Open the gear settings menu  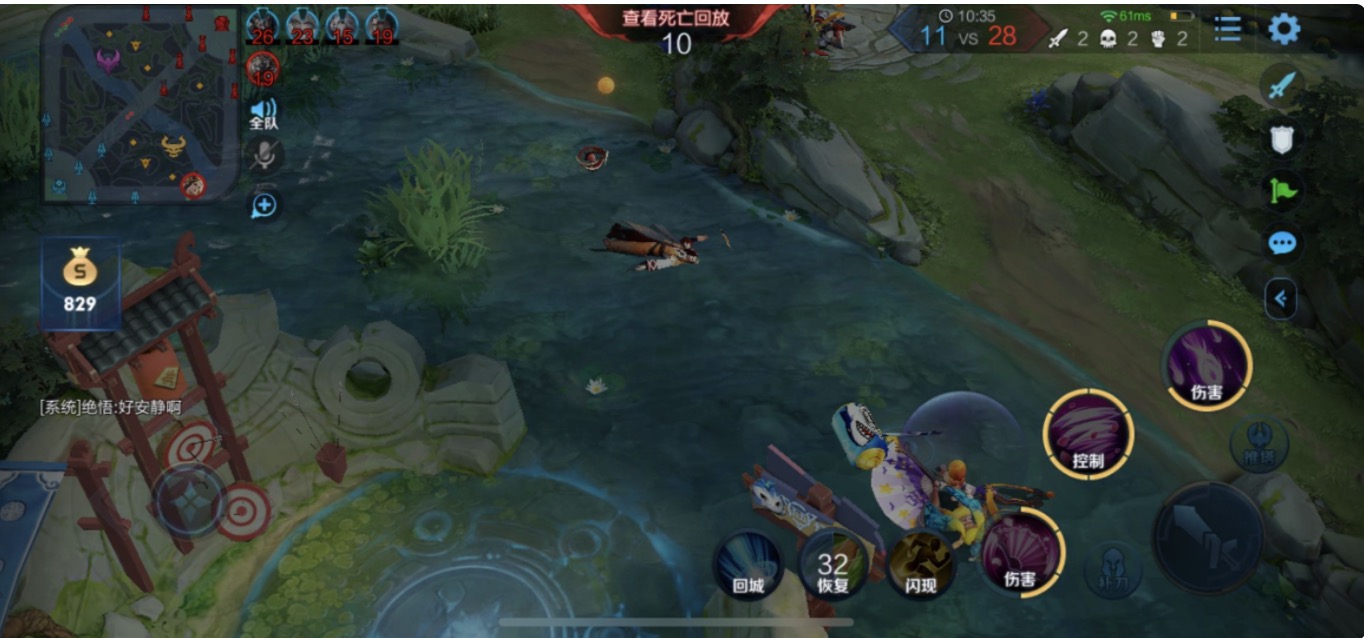click(1284, 30)
